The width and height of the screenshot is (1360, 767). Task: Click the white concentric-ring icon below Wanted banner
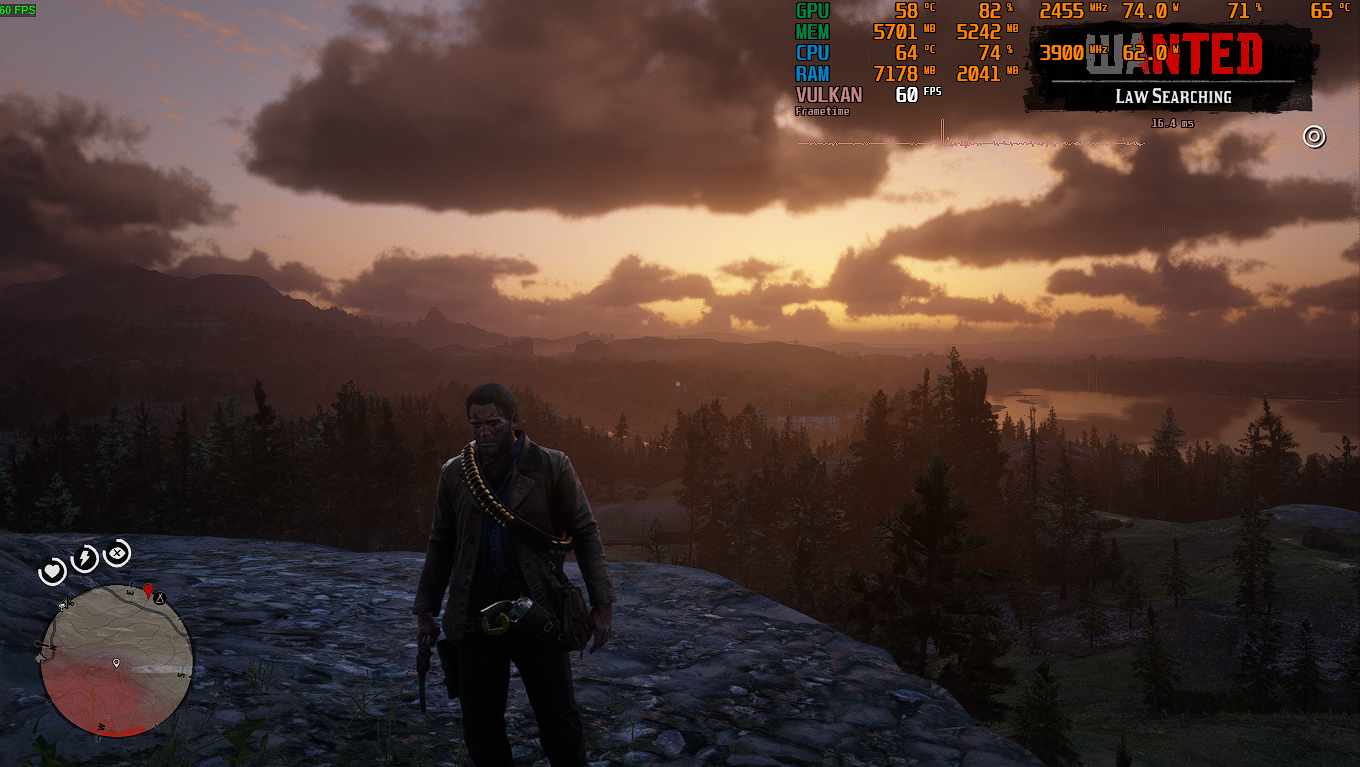coord(1314,137)
